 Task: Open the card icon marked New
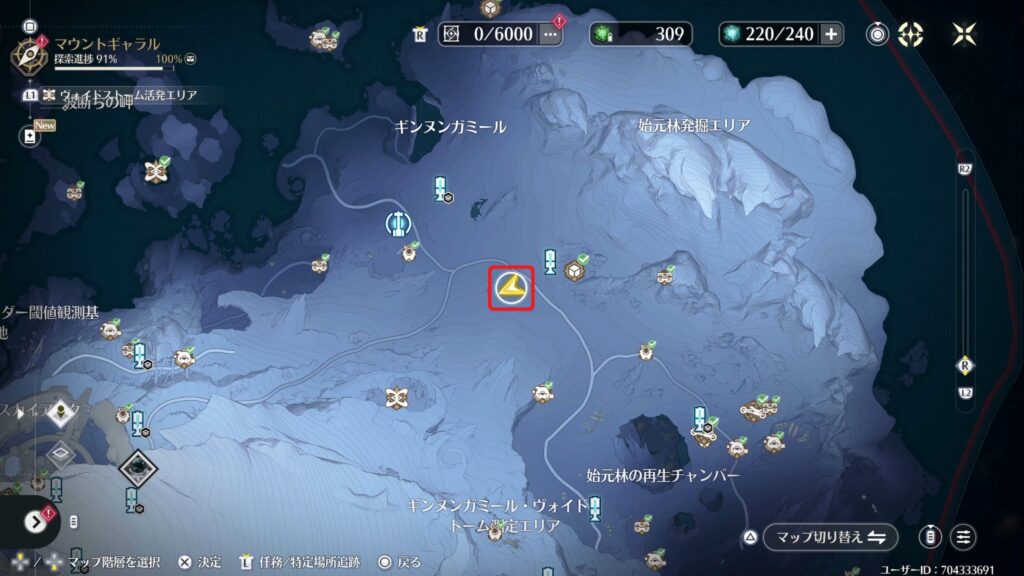31,136
